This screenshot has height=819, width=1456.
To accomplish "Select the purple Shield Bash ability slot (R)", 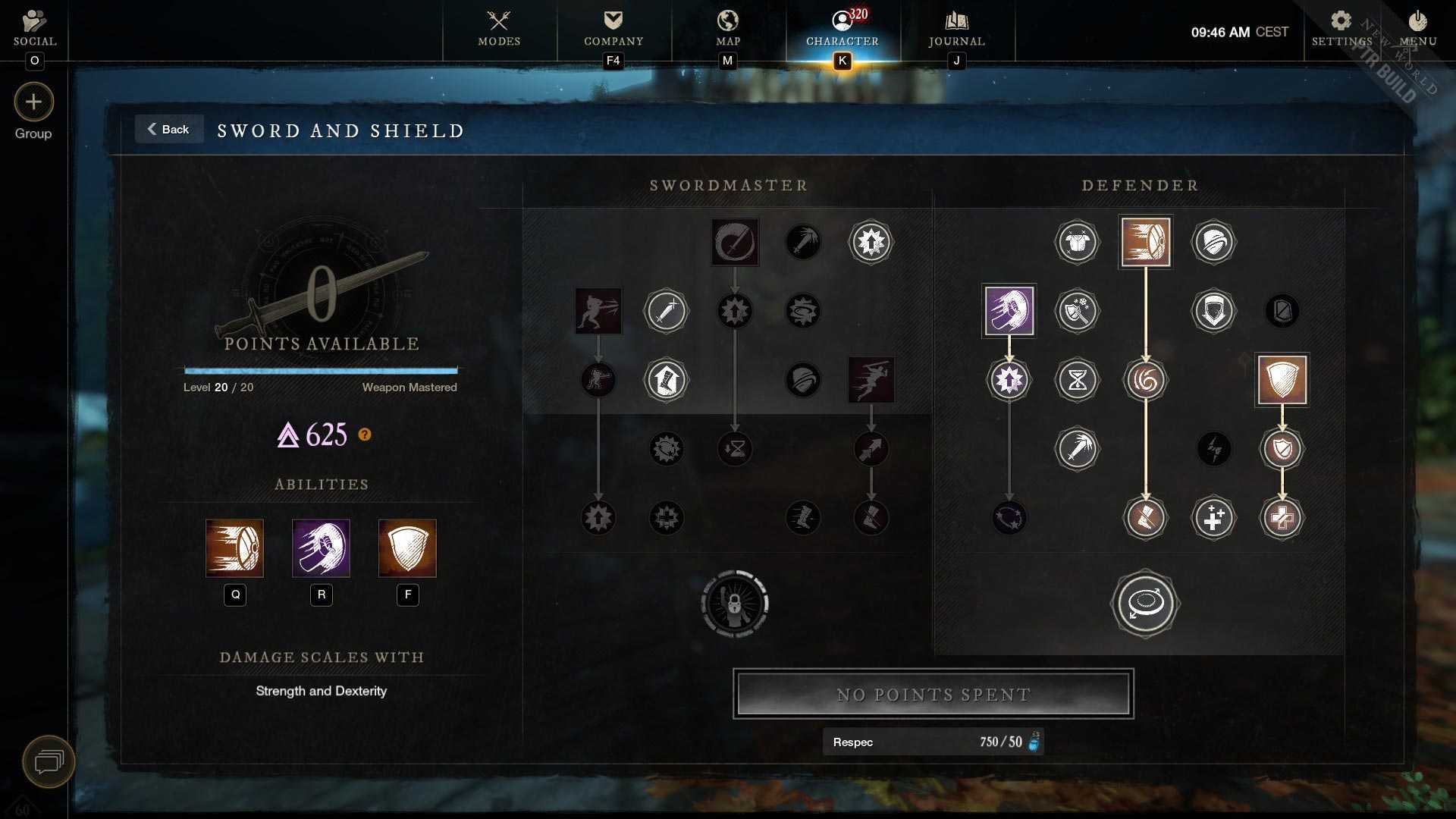I will click(x=321, y=548).
